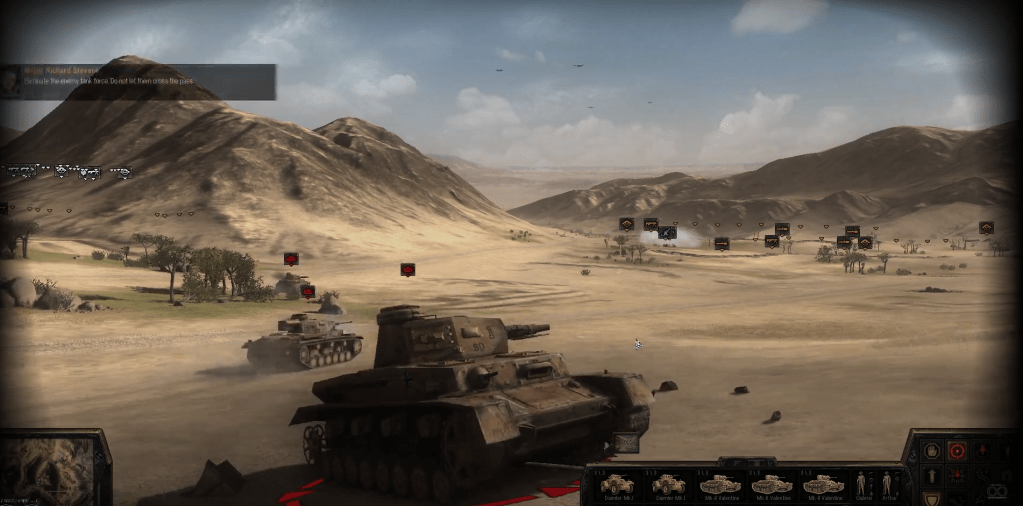The height and width of the screenshot is (506, 1023).
Task: Activate the open hand stop command
Action: pyautogui.click(x=932, y=450)
